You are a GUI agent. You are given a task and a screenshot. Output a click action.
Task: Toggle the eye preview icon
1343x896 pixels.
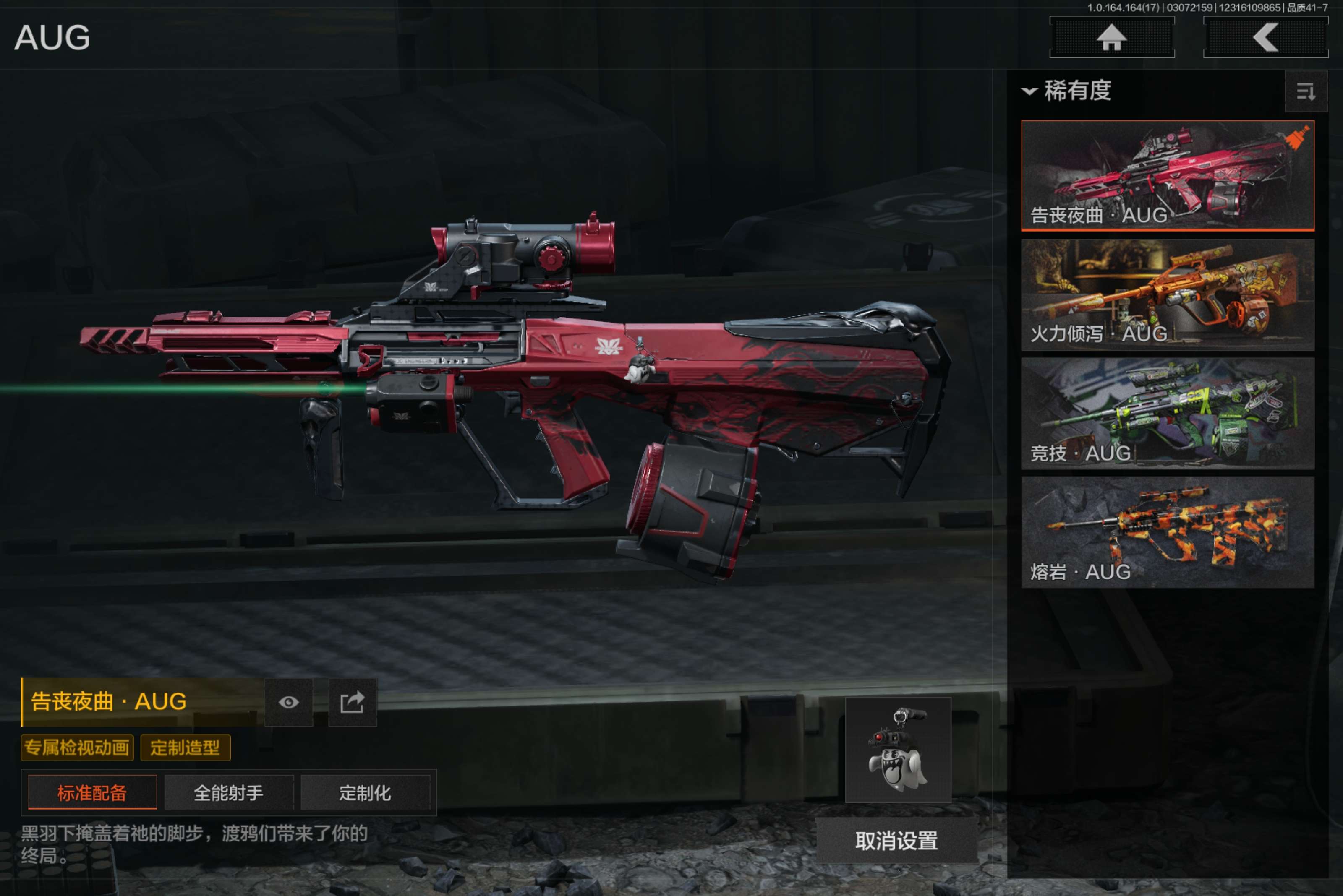289,702
